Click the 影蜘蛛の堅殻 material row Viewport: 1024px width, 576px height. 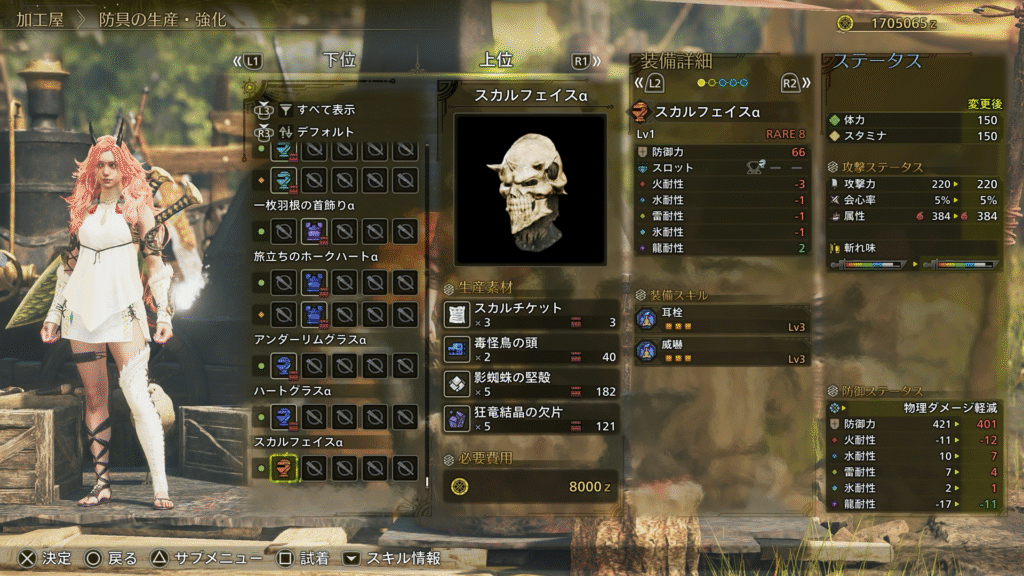coord(531,384)
